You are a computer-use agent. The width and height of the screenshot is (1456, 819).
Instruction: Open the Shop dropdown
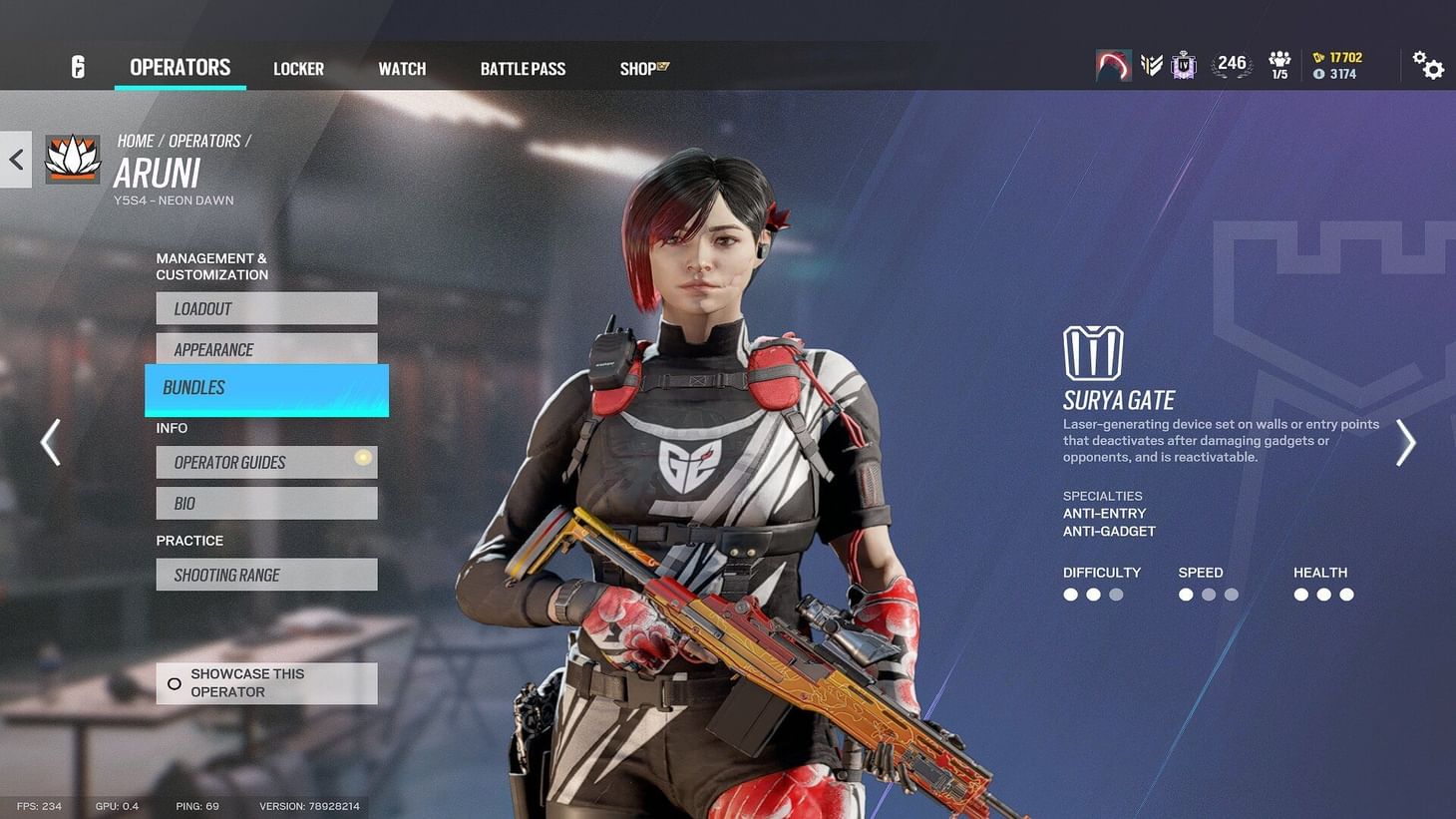coord(642,68)
